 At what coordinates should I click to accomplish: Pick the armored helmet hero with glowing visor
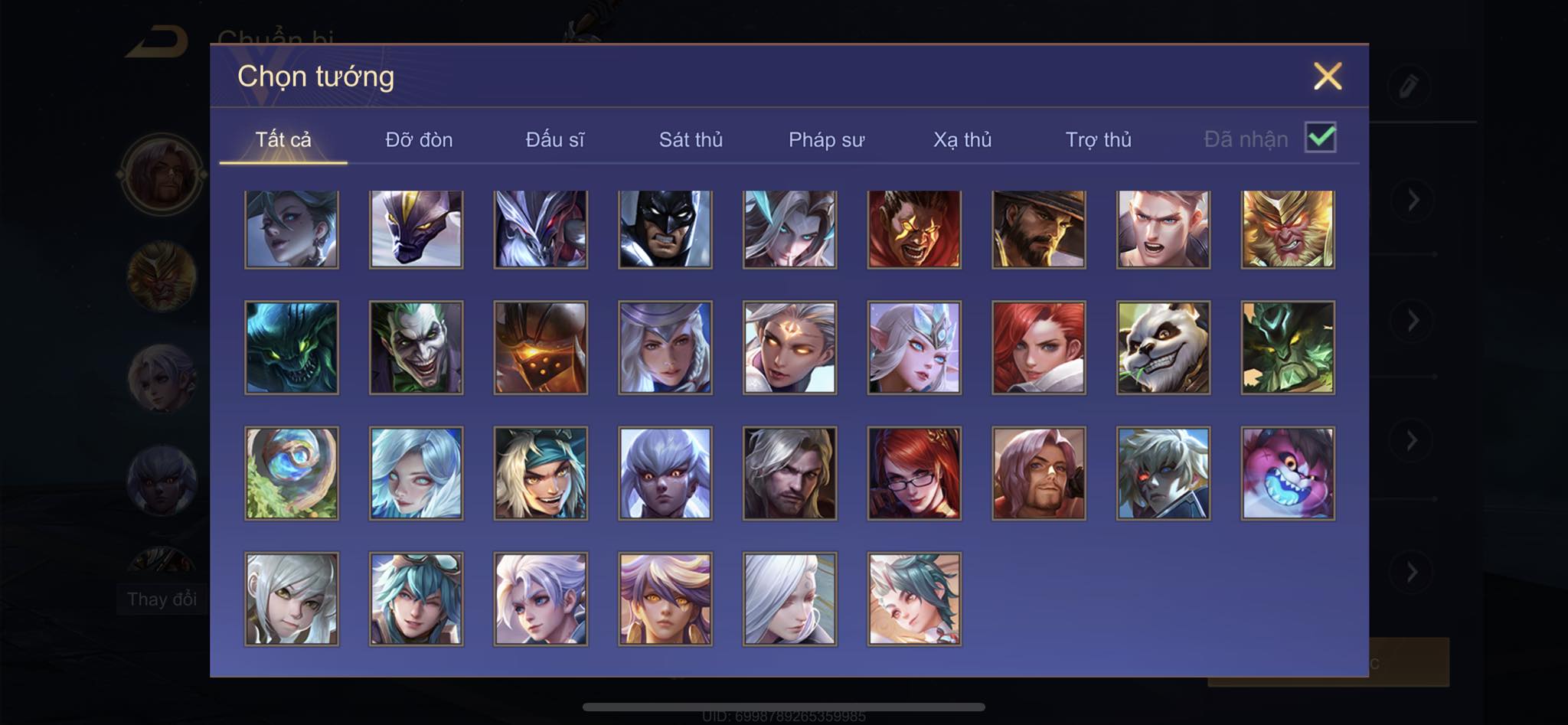(x=541, y=348)
